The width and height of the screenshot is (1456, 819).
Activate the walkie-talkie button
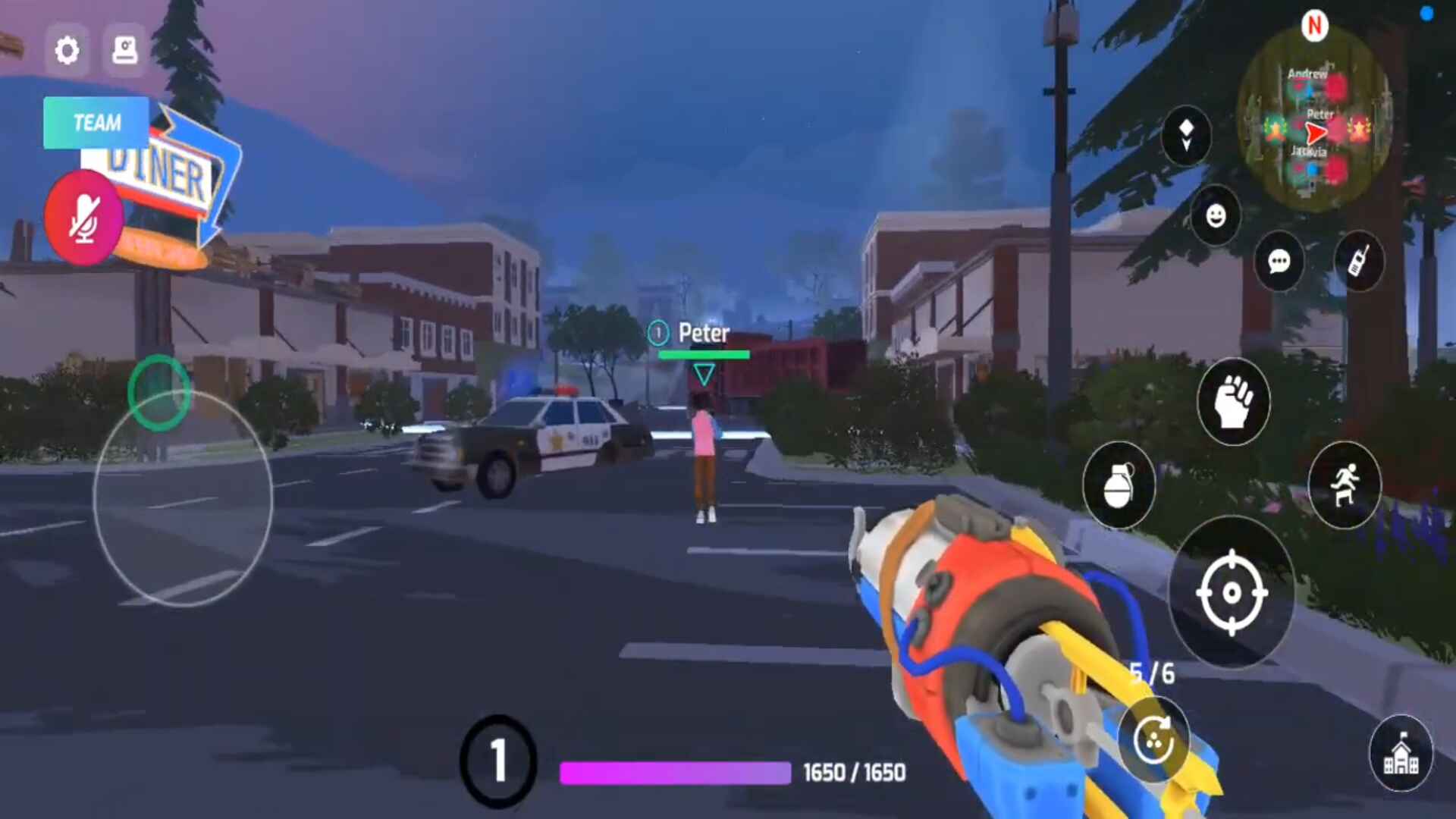coord(1359,261)
